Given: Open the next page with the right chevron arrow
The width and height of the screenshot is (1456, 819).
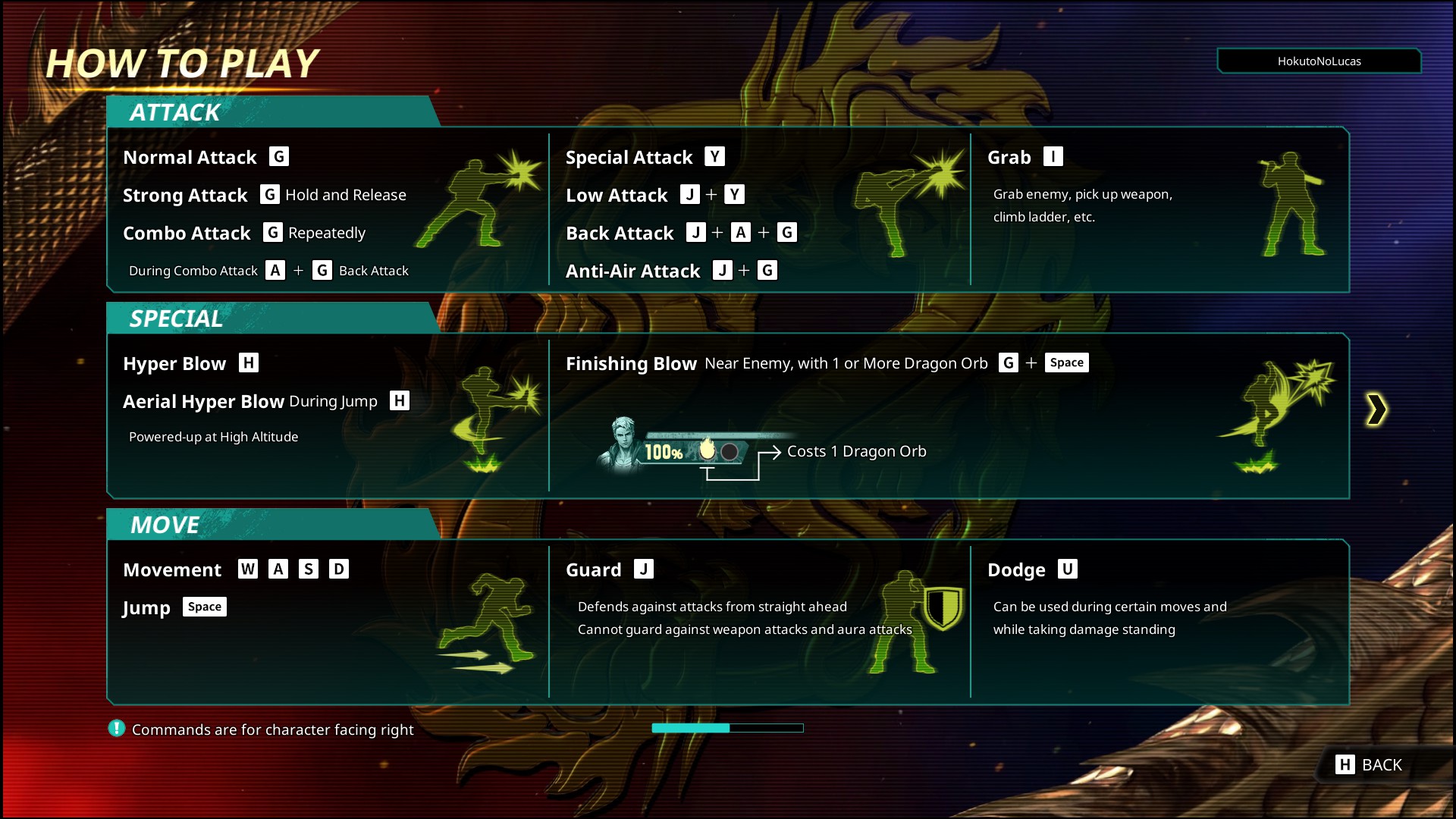Looking at the screenshot, I should [1376, 409].
